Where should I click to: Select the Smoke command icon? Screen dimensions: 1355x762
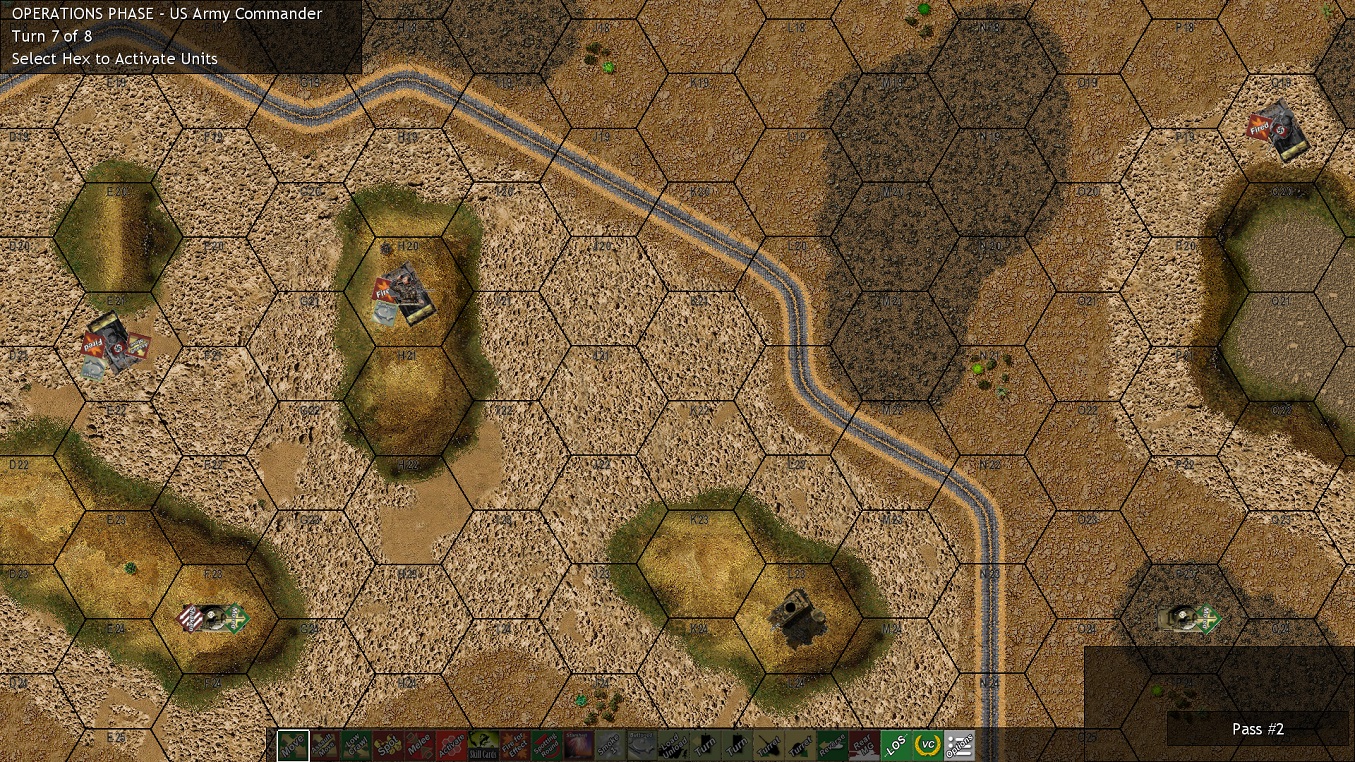(x=608, y=746)
